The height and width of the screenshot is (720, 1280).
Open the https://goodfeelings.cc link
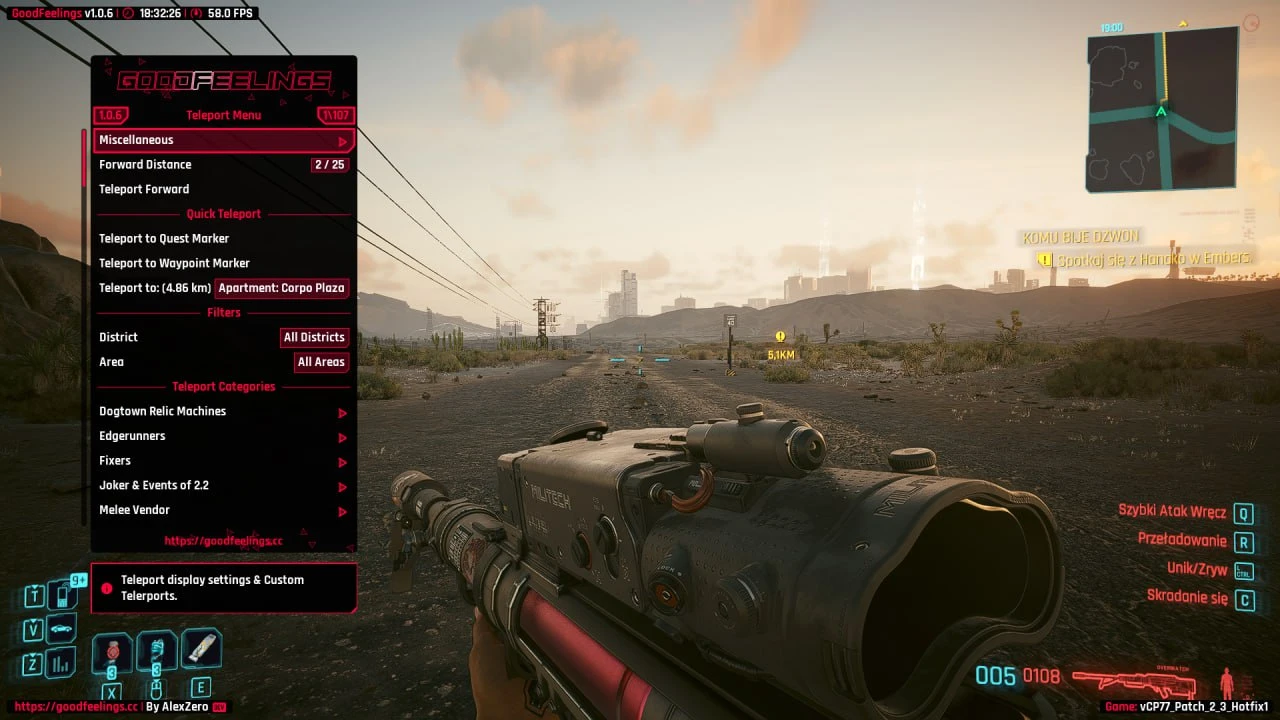223,540
